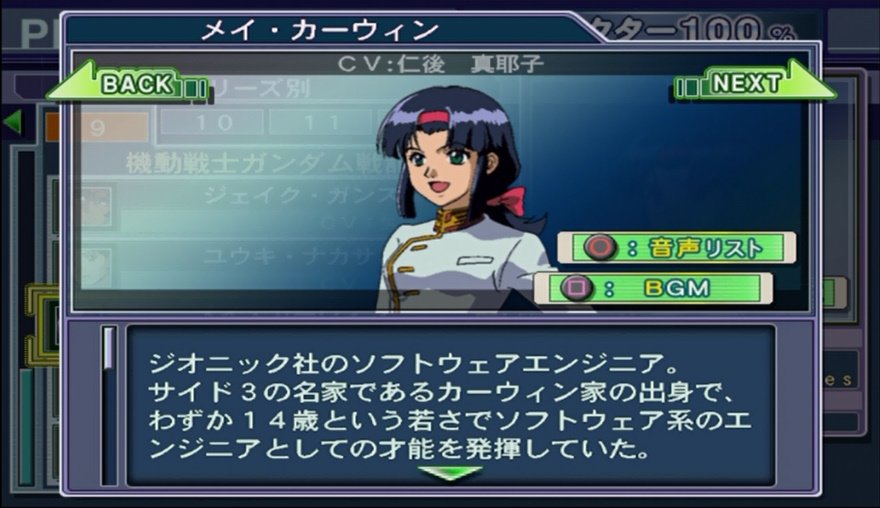Click the green down arrow under the description

click(x=449, y=472)
